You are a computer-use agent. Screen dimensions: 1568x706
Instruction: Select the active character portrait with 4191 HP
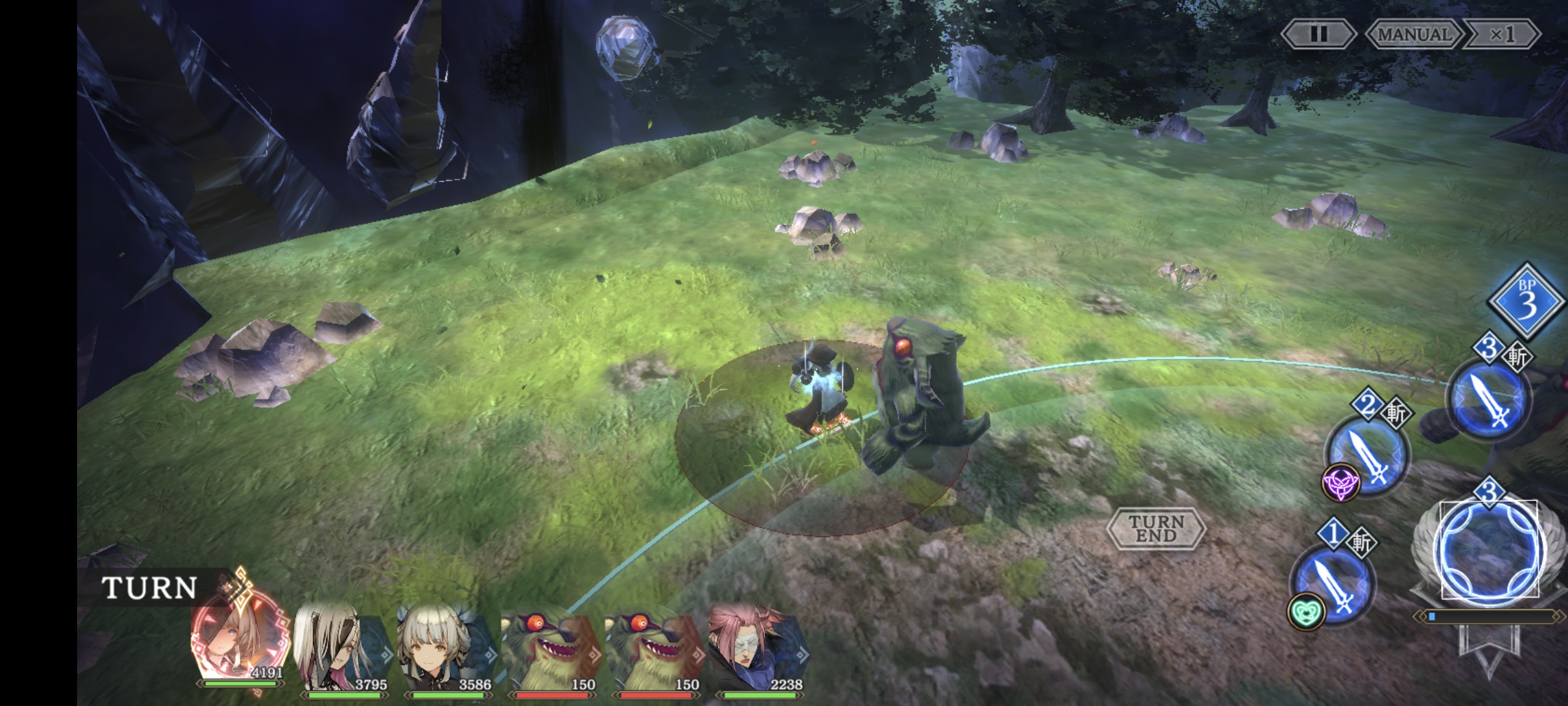click(240, 644)
